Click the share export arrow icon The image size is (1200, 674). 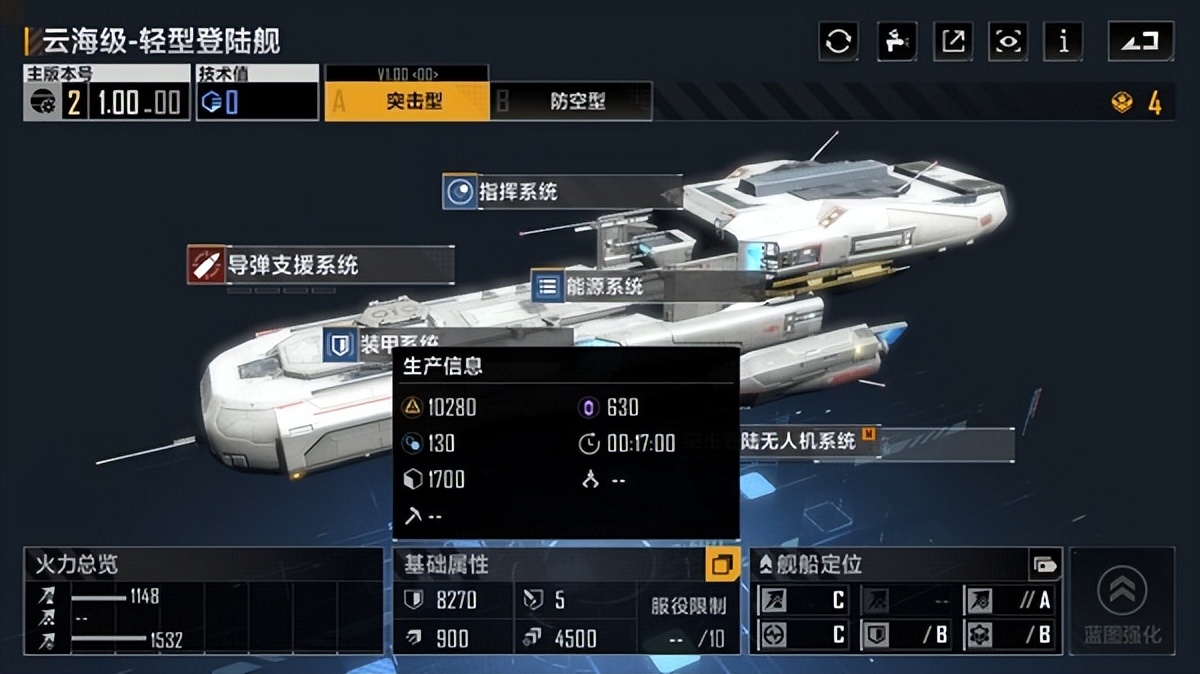[x=953, y=42]
